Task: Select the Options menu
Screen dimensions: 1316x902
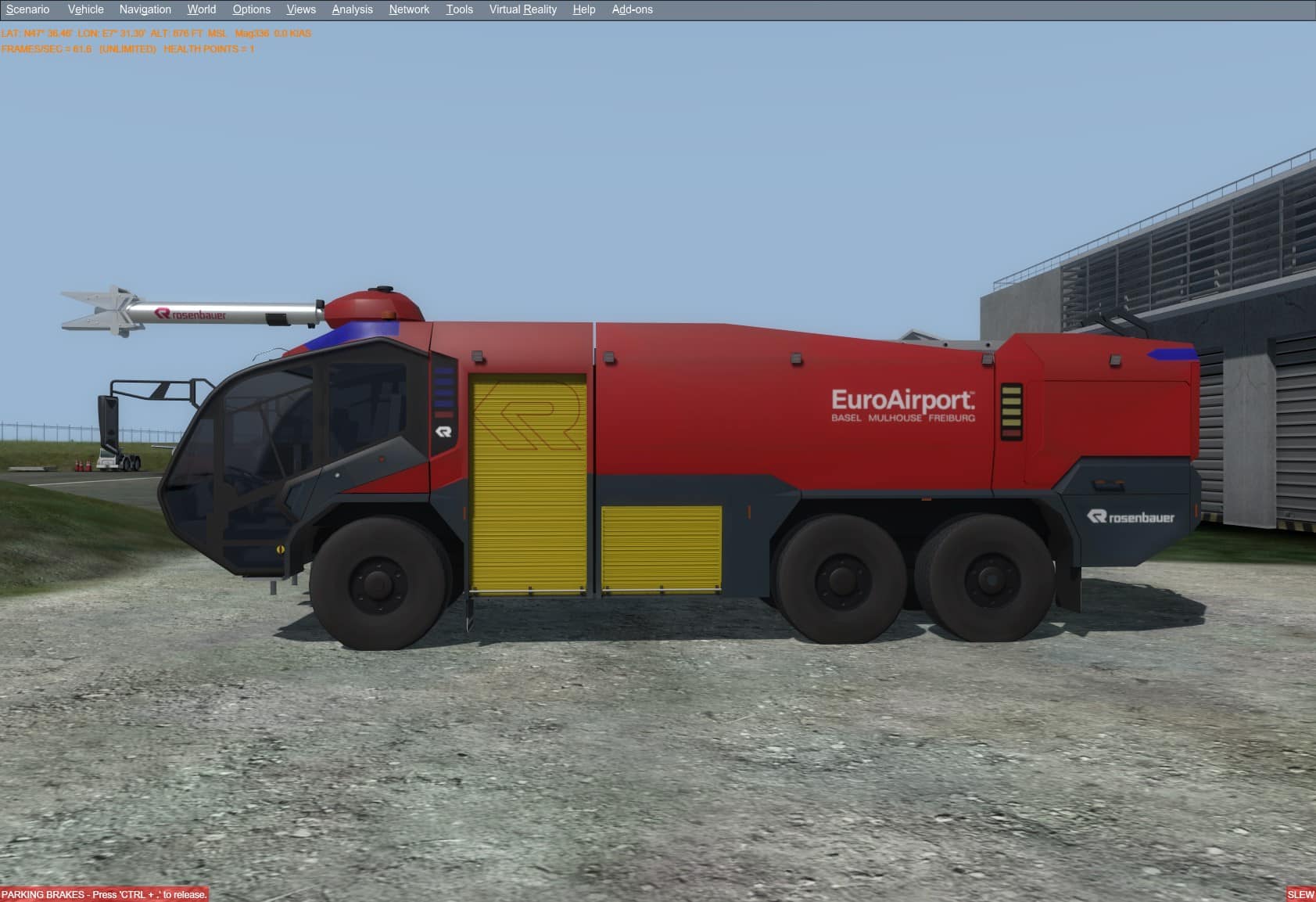Action: [251, 9]
